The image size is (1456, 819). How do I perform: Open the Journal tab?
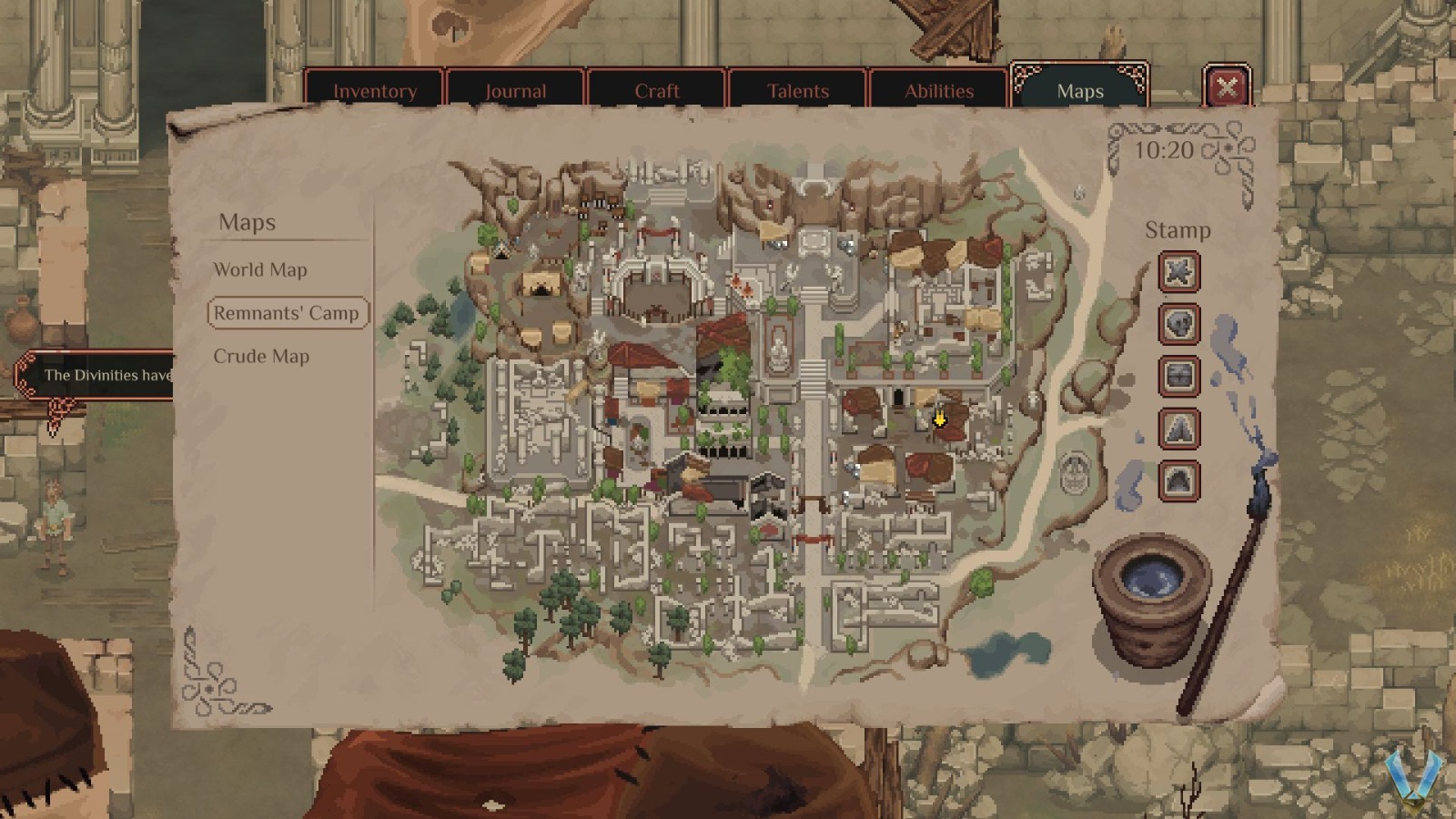click(x=516, y=90)
